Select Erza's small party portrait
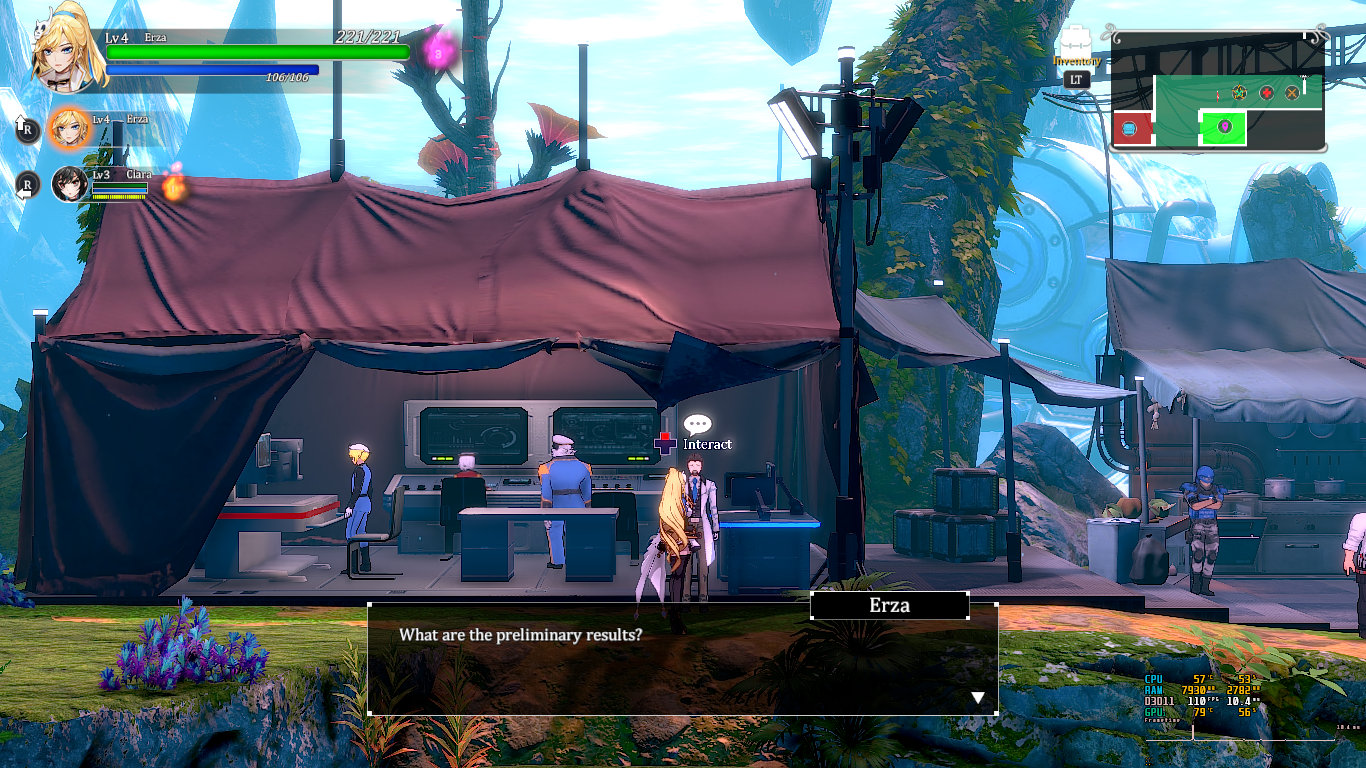 (69, 127)
